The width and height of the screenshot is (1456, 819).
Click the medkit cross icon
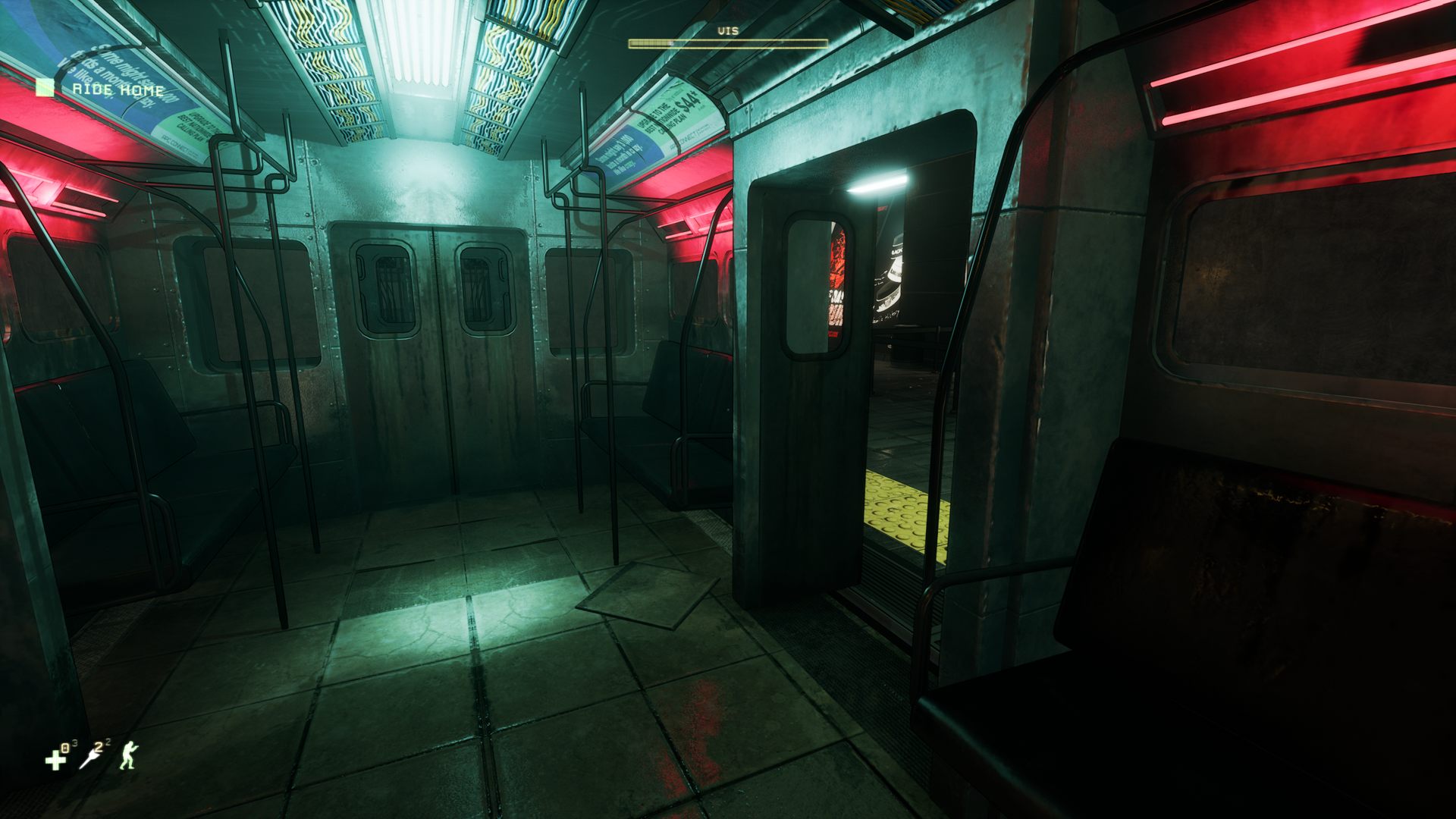click(55, 759)
